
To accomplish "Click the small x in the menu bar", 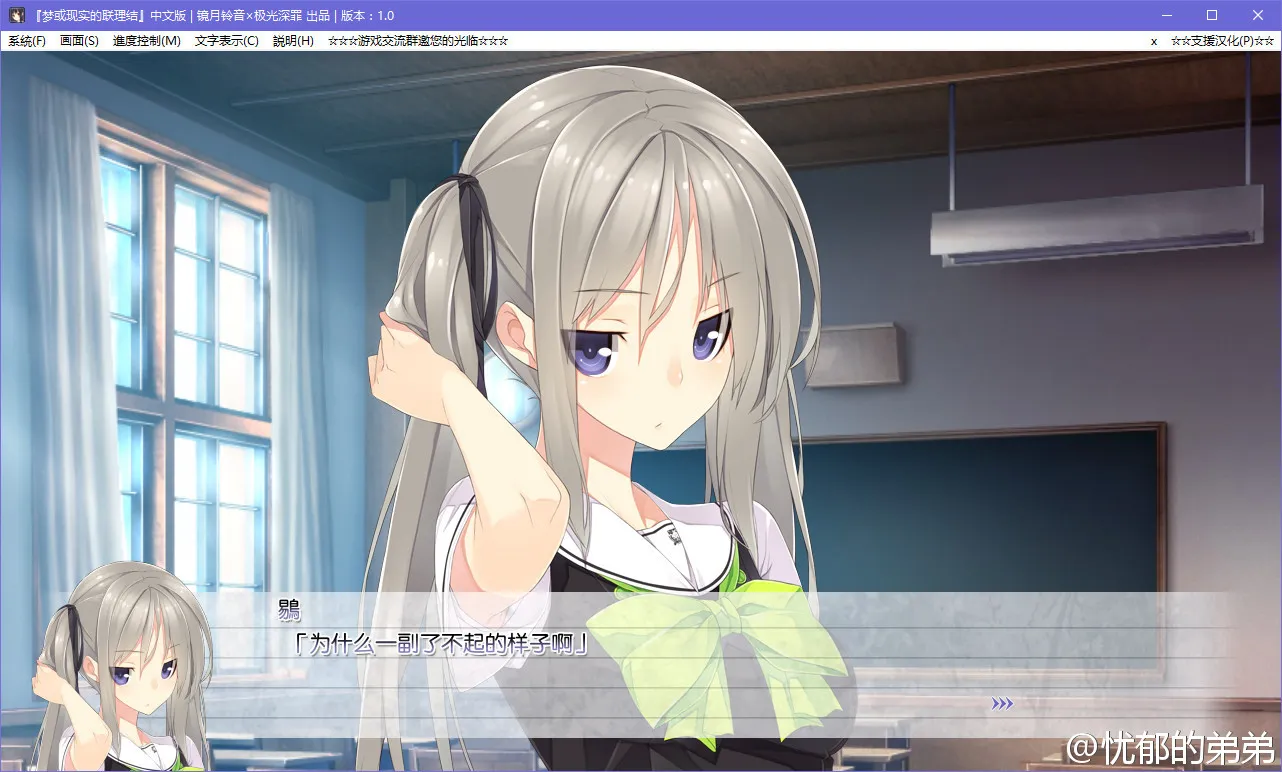I will pyautogui.click(x=1154, y=41).
